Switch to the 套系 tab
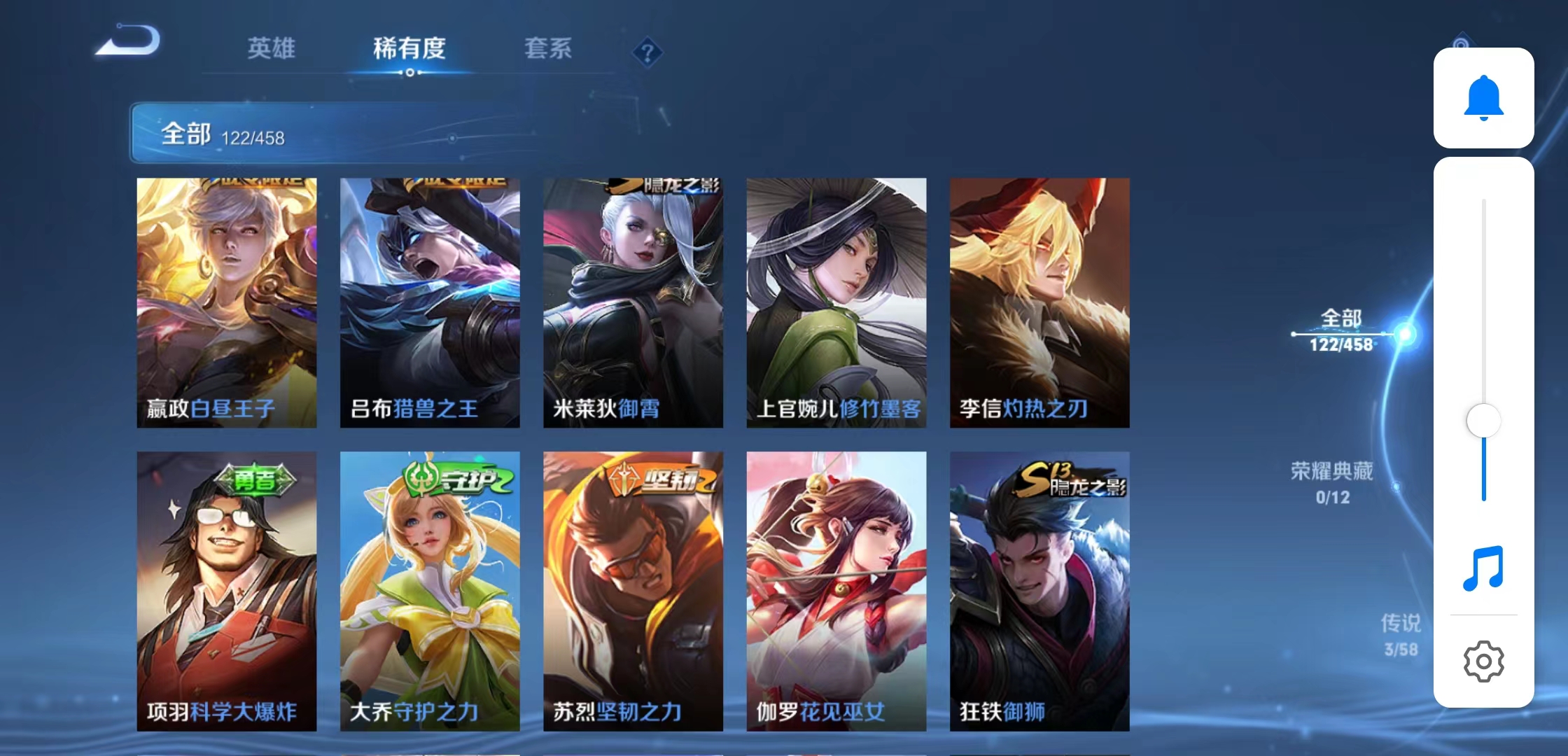The height and width of the screenshot is (756, 1568). [549, 49]
